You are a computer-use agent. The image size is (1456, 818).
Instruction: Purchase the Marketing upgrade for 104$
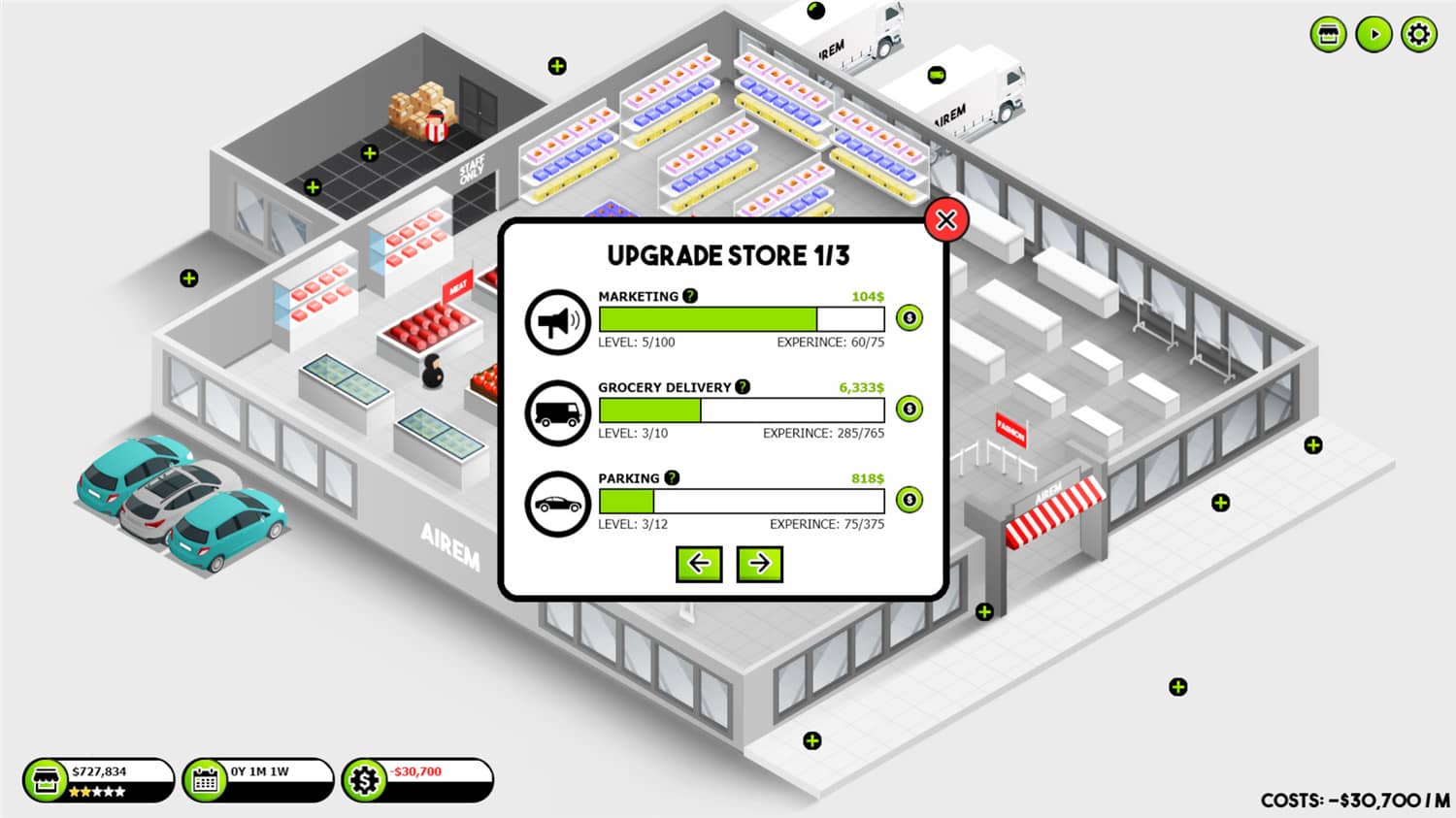pyautogui.click(x=908, y=317)
